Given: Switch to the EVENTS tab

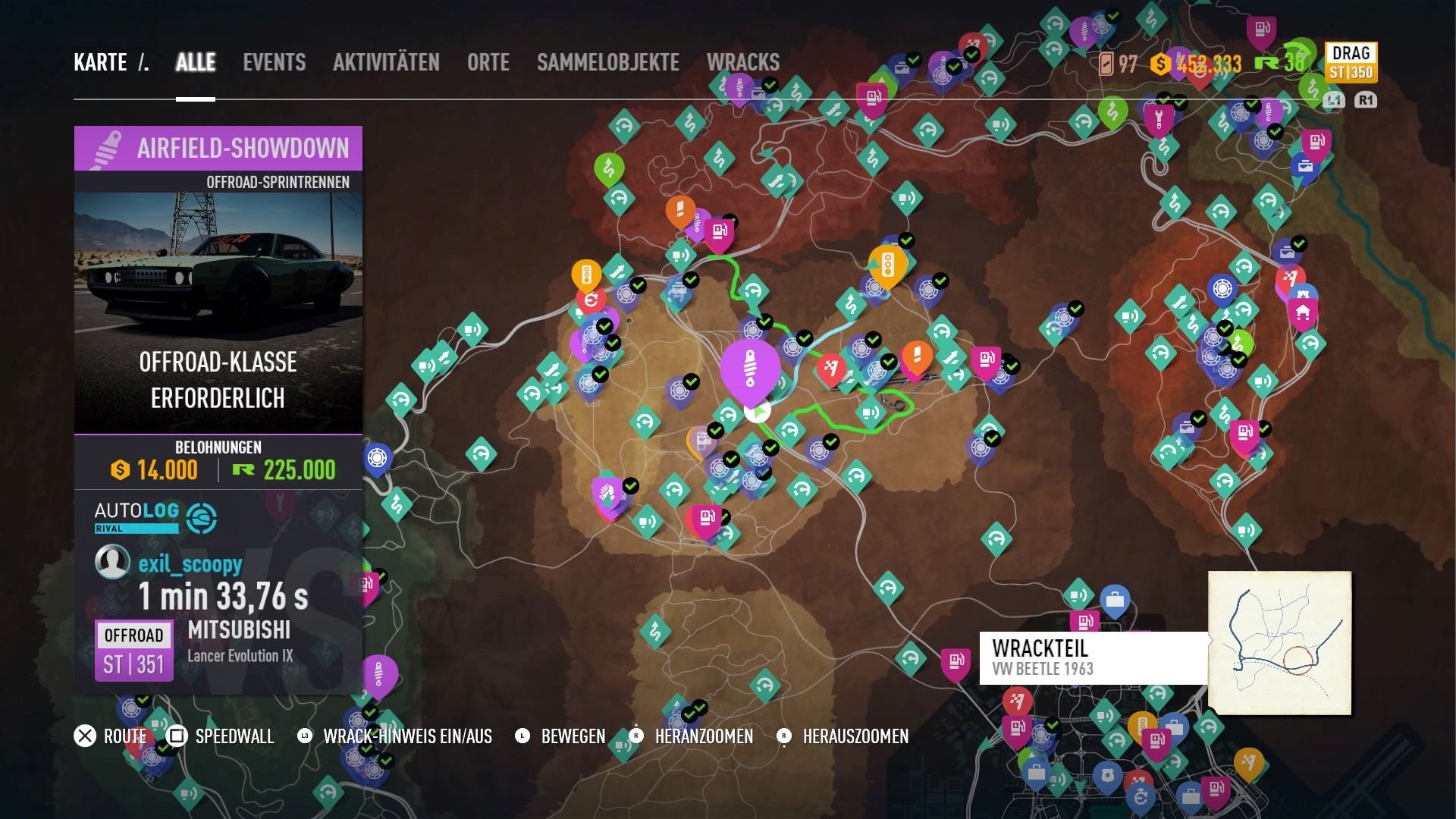Looking at the screenshot, I should (274, 62).
